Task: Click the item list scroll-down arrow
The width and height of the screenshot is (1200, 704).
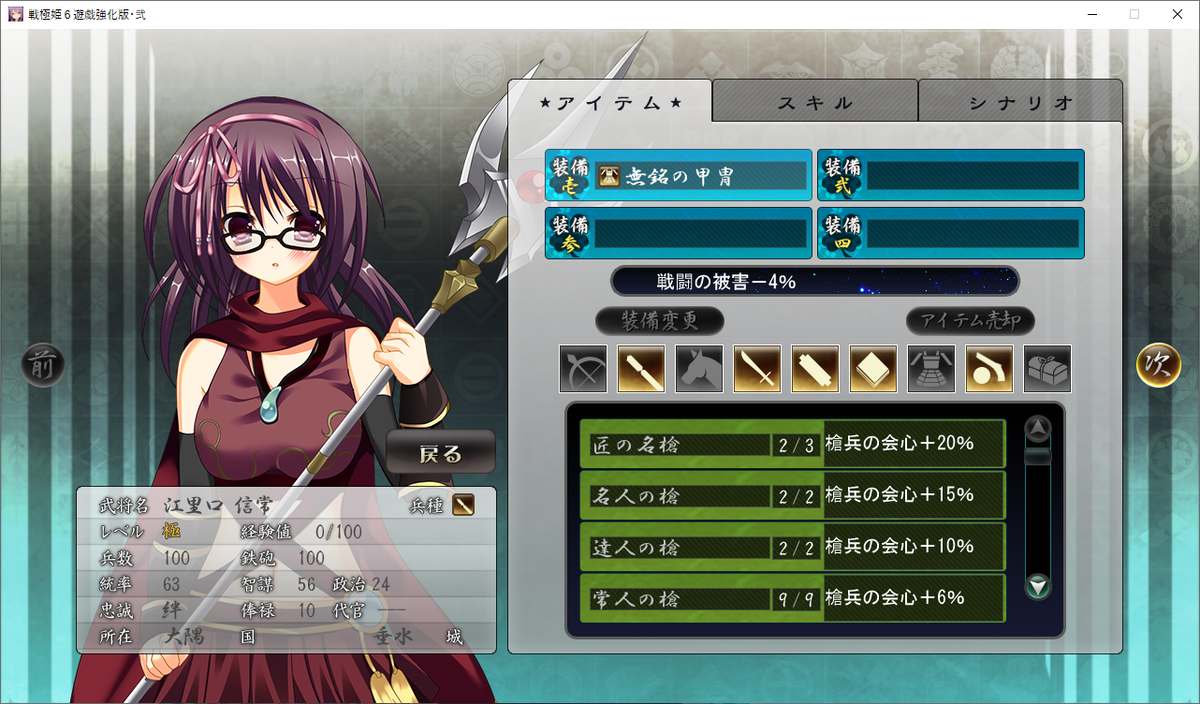Action: [x=1038, y=586]
